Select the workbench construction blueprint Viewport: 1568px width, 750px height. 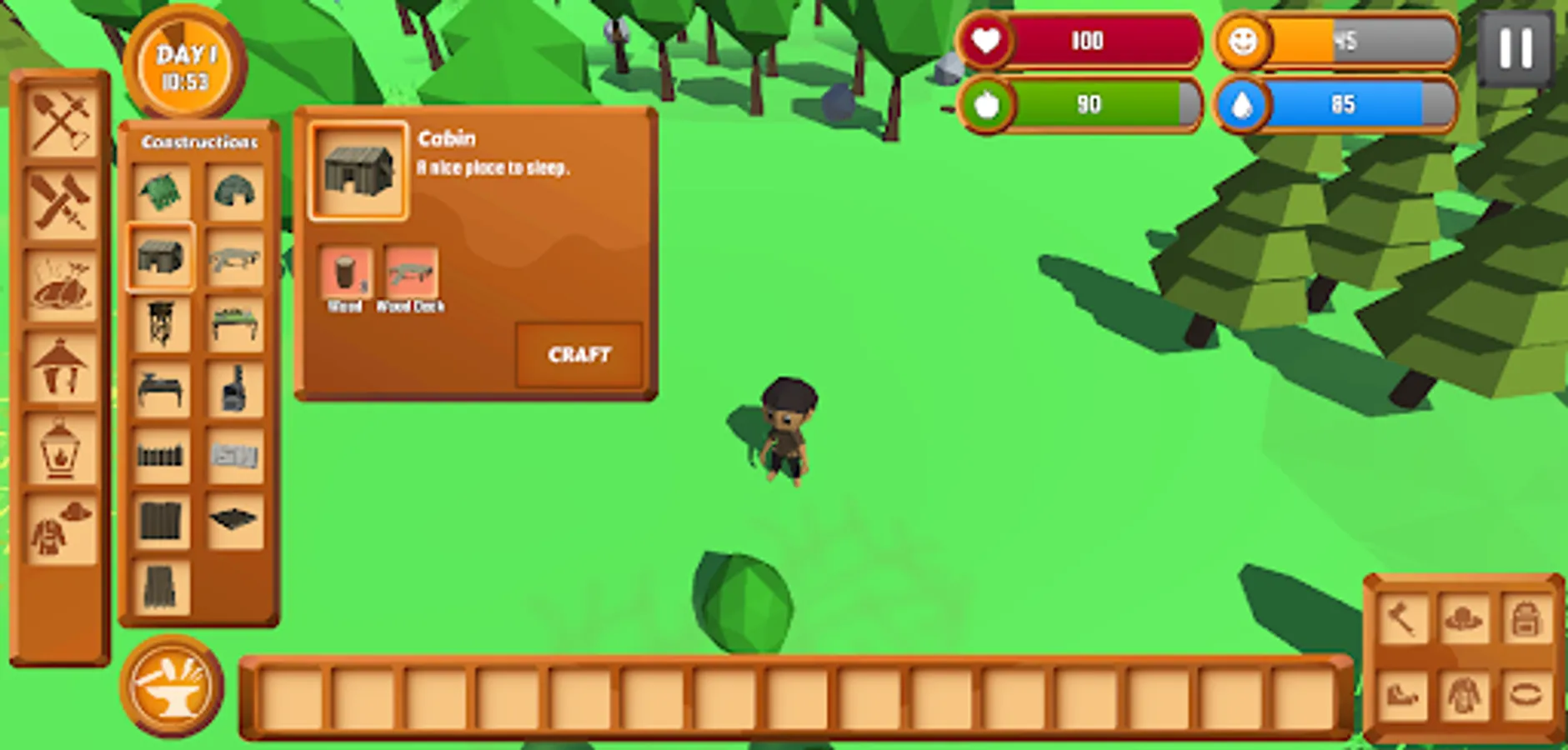click(234, 327)
